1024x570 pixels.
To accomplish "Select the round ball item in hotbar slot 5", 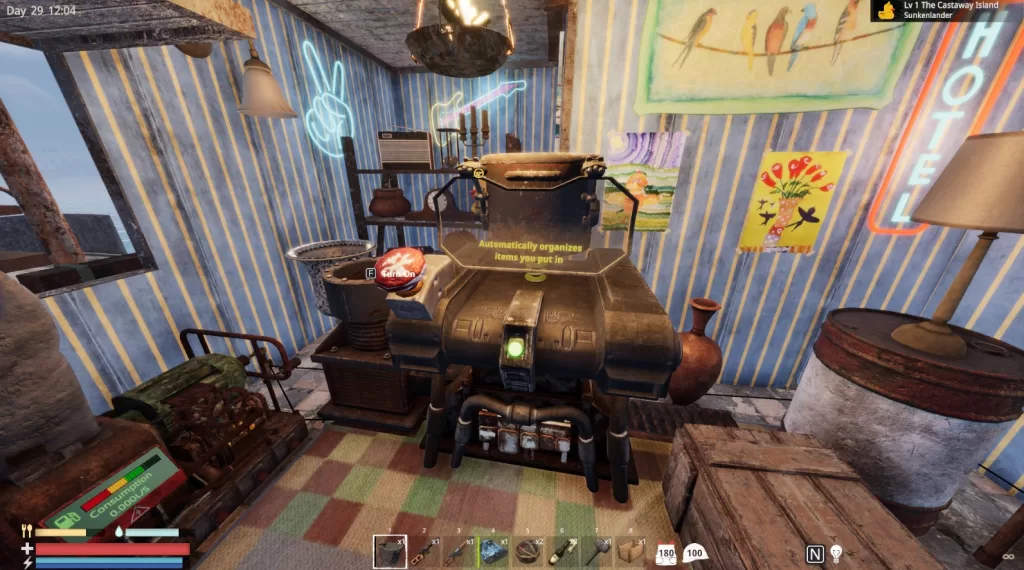I will pyautogui.click(x=528, y=551).
